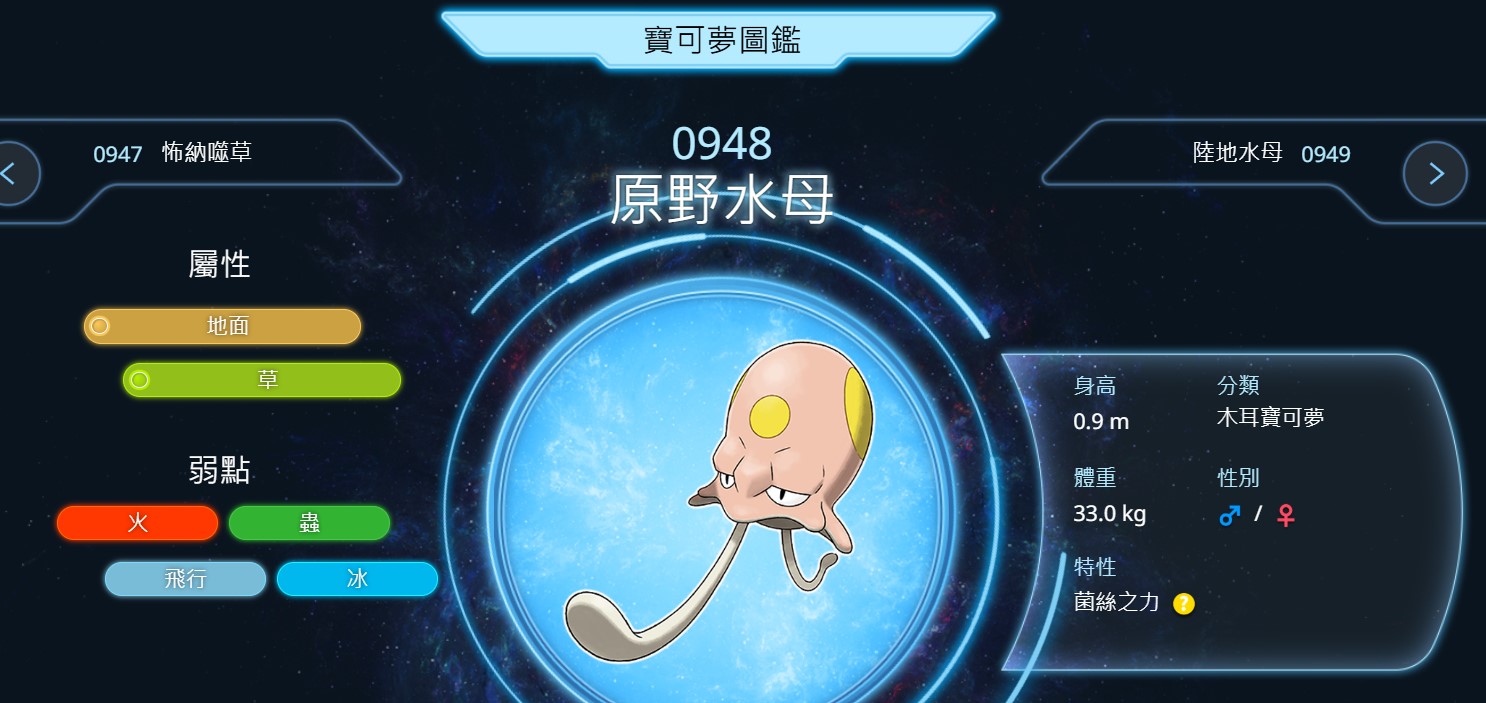The height and width of the screenshot is (703, 1486).
Task: Select the 地面 type badge
Action: [222, 326]
